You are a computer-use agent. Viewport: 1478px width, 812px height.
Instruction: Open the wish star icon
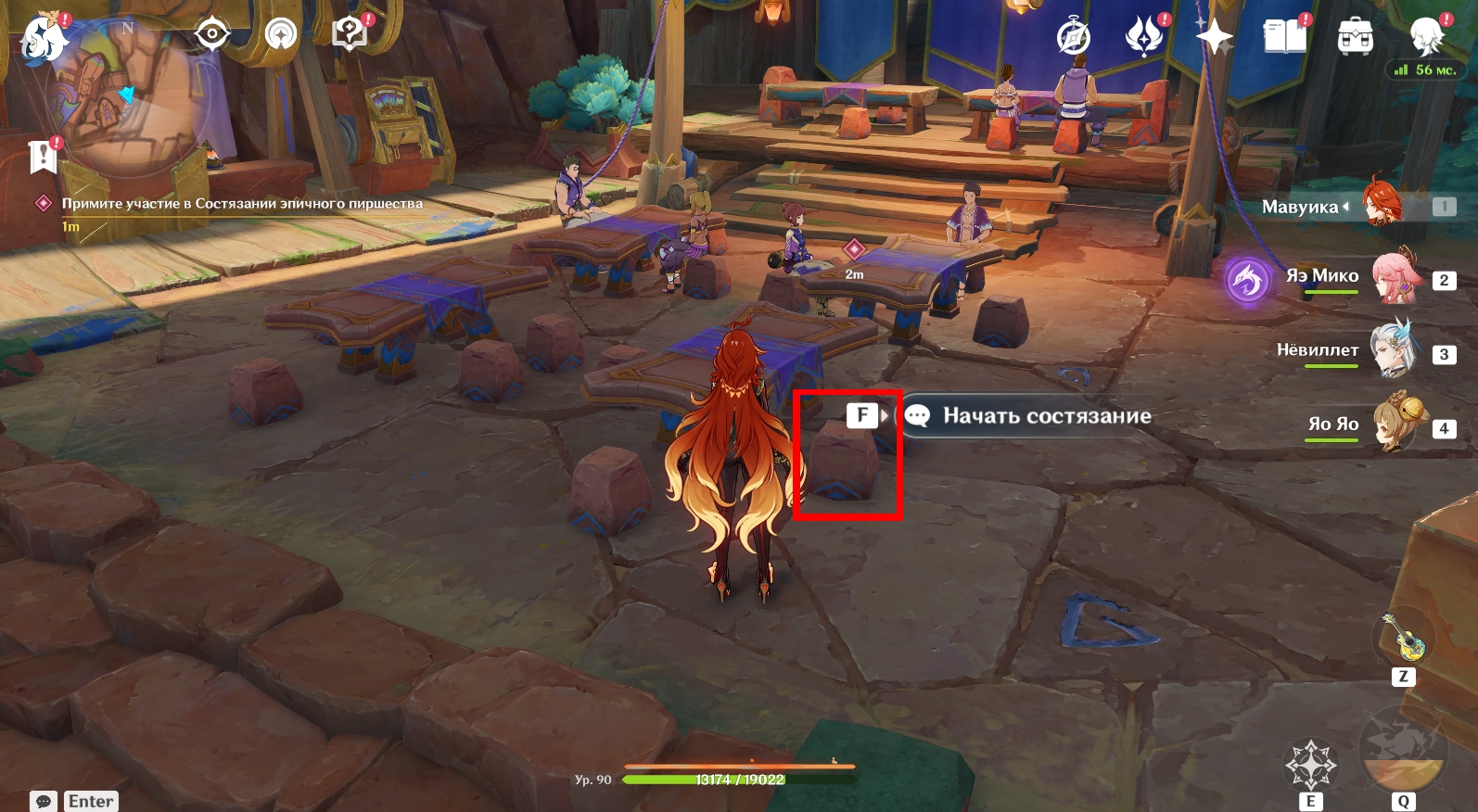tap(1214, 37)
